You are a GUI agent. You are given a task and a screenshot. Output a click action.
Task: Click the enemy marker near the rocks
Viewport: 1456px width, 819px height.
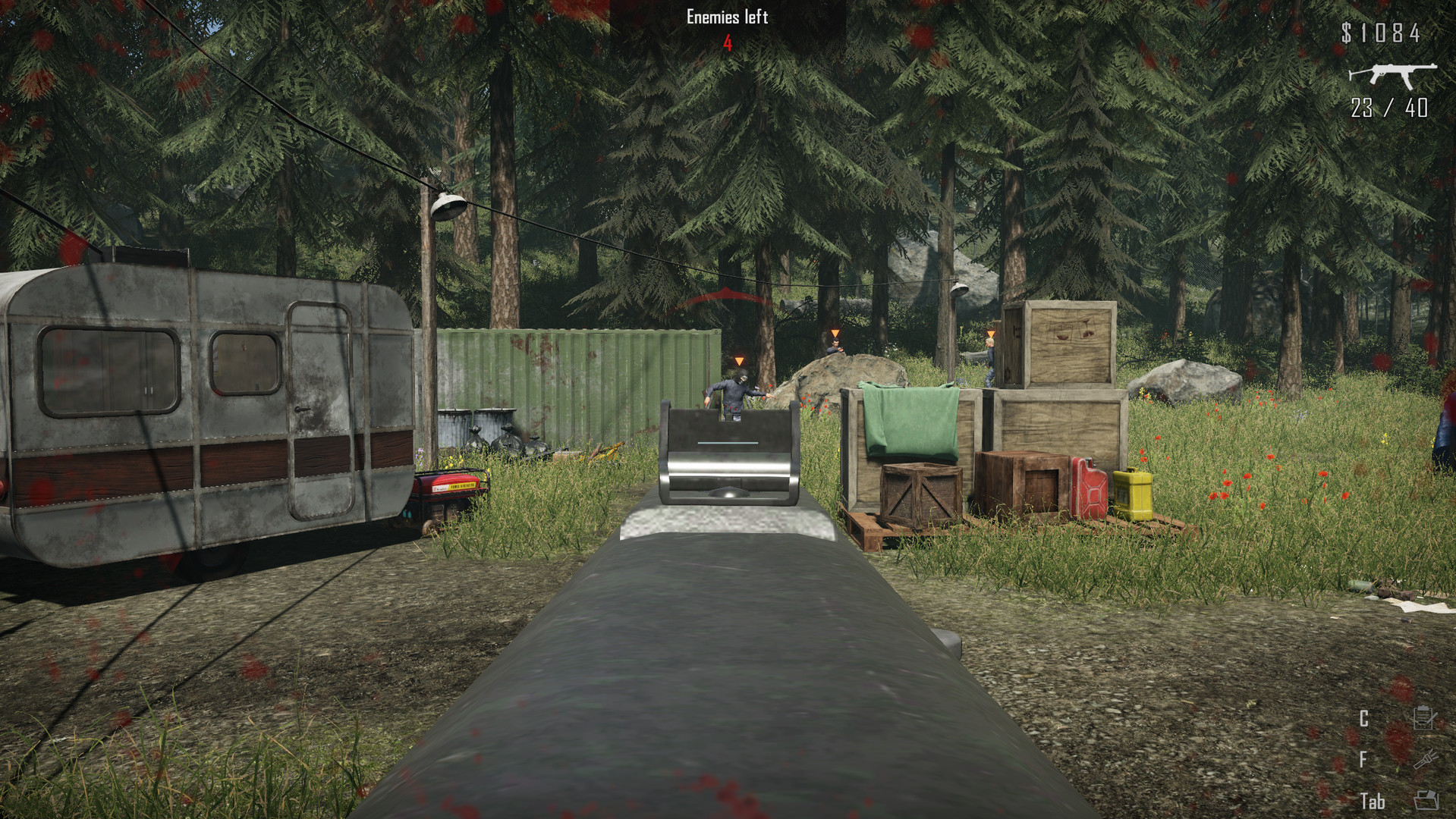click(x=834, y=332)
